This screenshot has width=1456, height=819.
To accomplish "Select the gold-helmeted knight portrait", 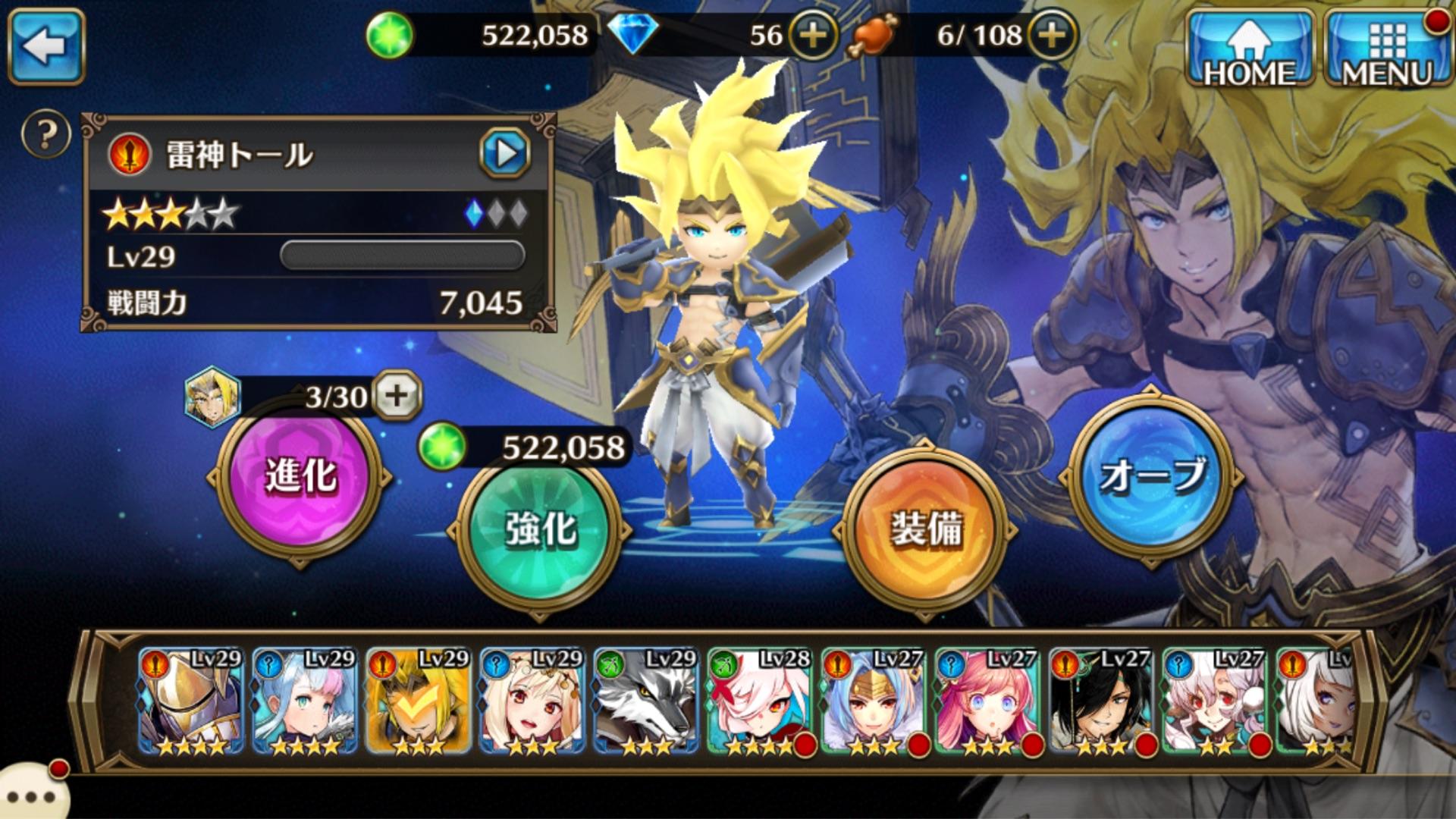I will point(191,701).
